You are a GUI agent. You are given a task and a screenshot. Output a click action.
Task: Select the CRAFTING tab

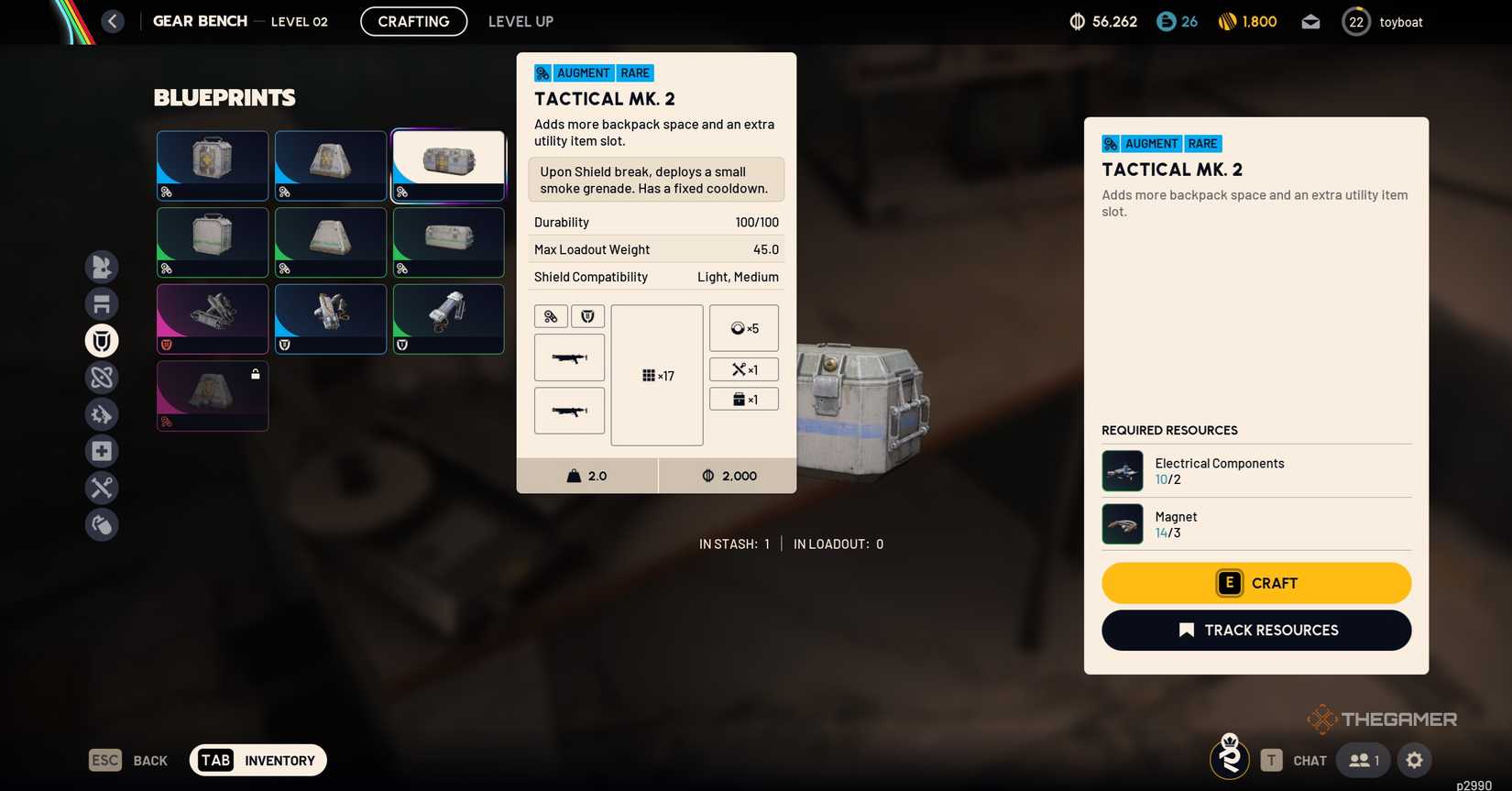pyautogui.click(x=413, y=21)
